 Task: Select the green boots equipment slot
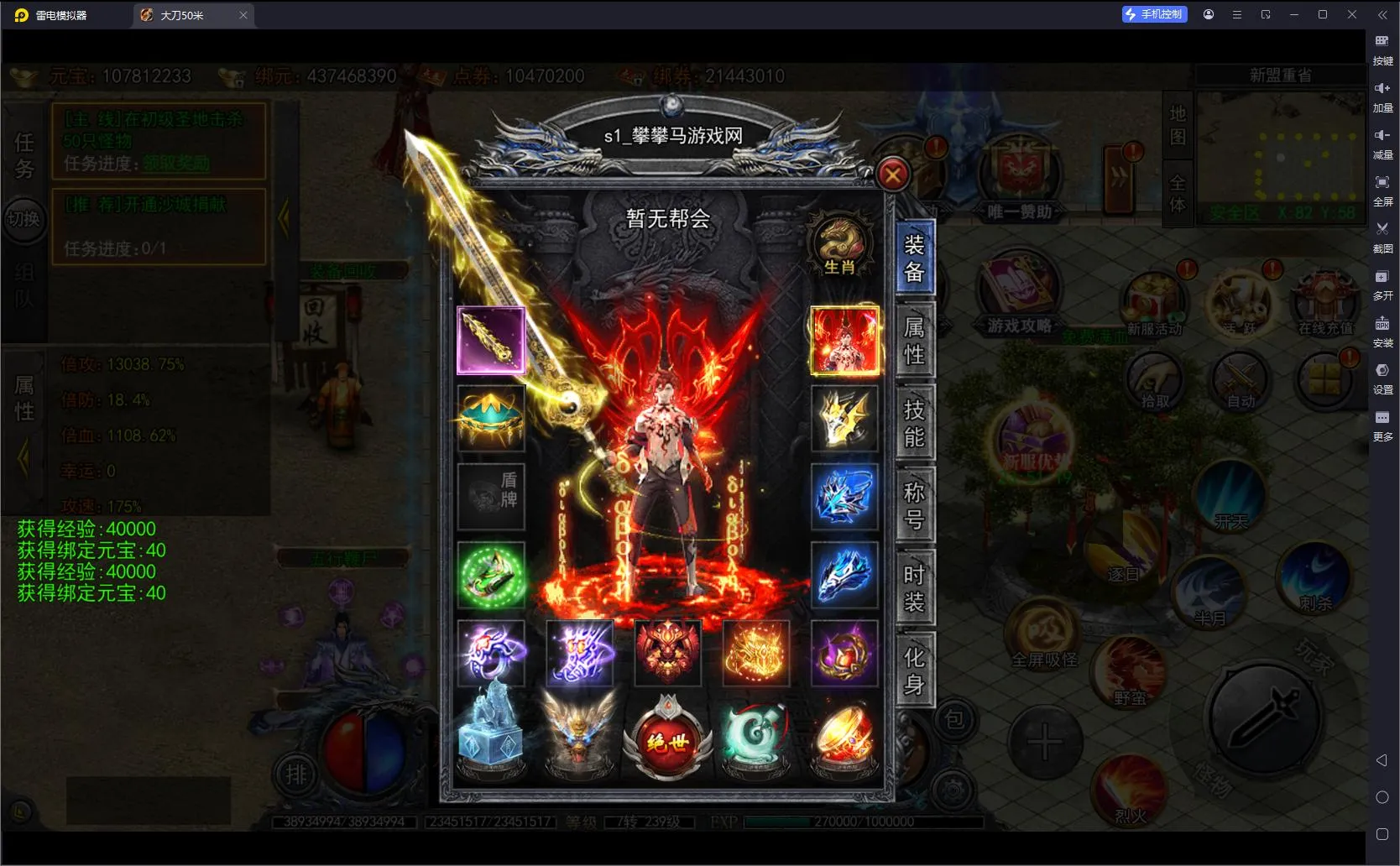point(491,576)
